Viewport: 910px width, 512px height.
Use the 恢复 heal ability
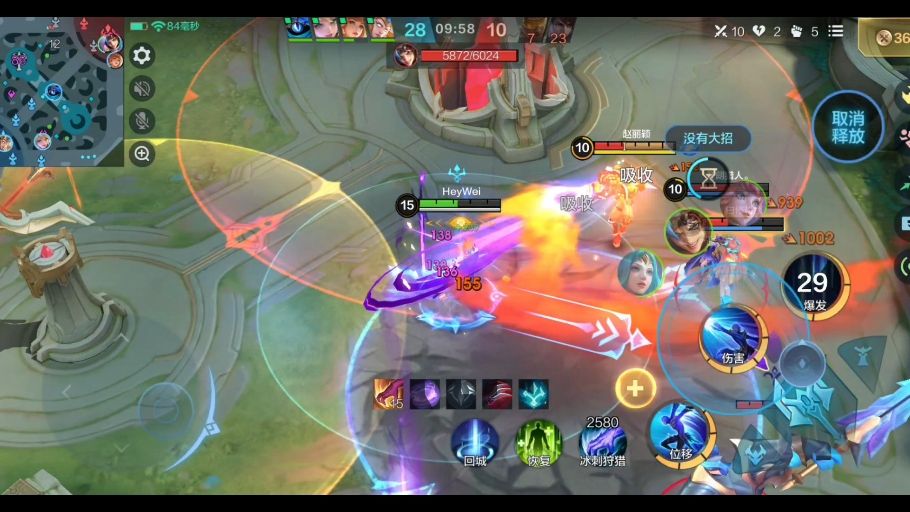538,440
